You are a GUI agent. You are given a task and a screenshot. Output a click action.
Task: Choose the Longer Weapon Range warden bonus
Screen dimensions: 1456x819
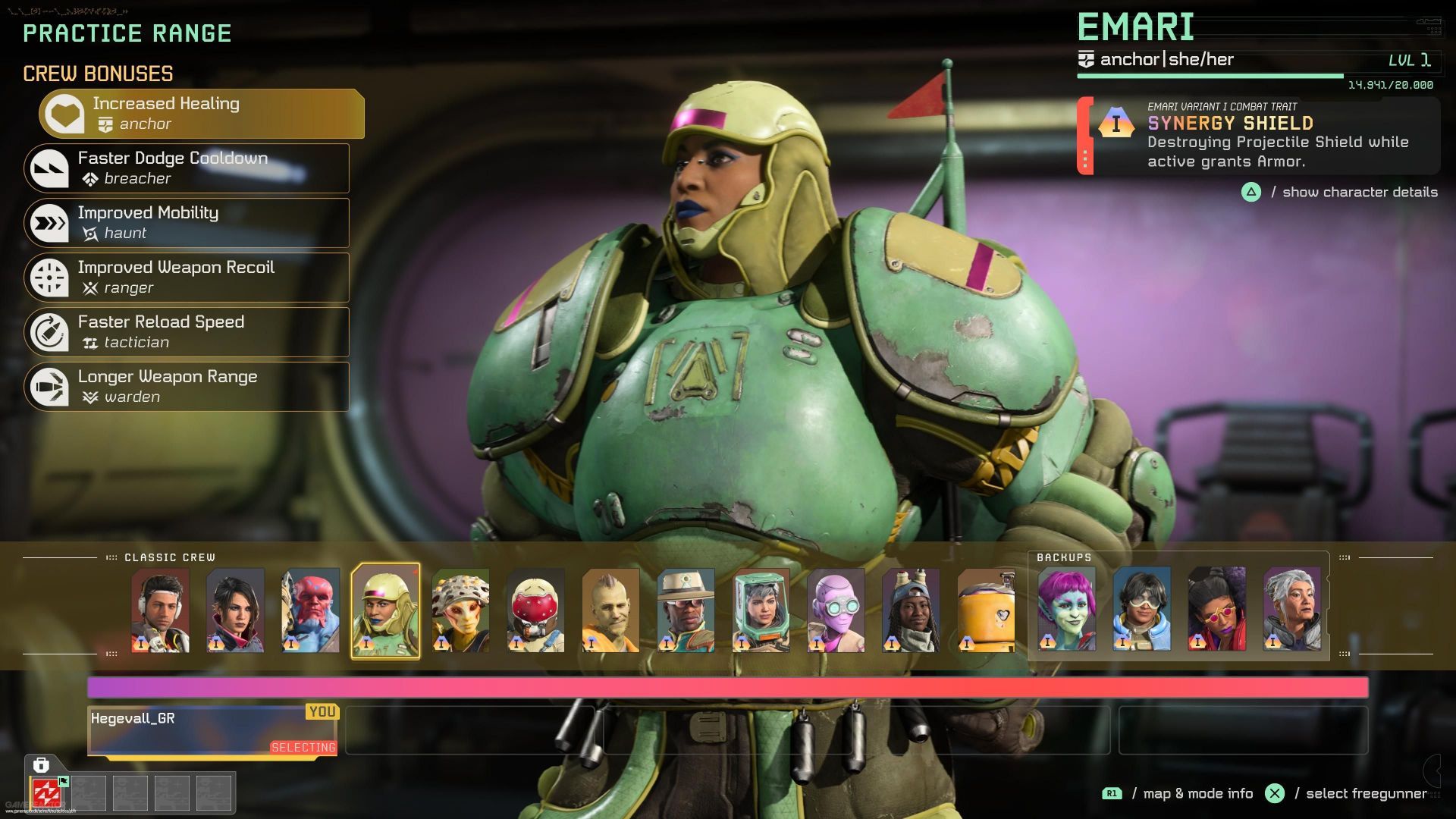coord(187,387)
